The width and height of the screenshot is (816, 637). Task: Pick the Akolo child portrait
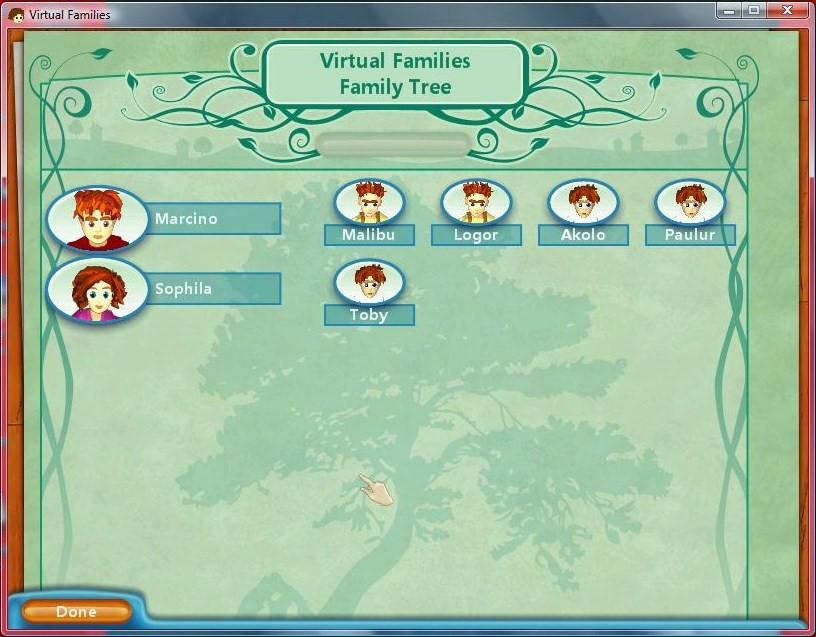[583, 202]
